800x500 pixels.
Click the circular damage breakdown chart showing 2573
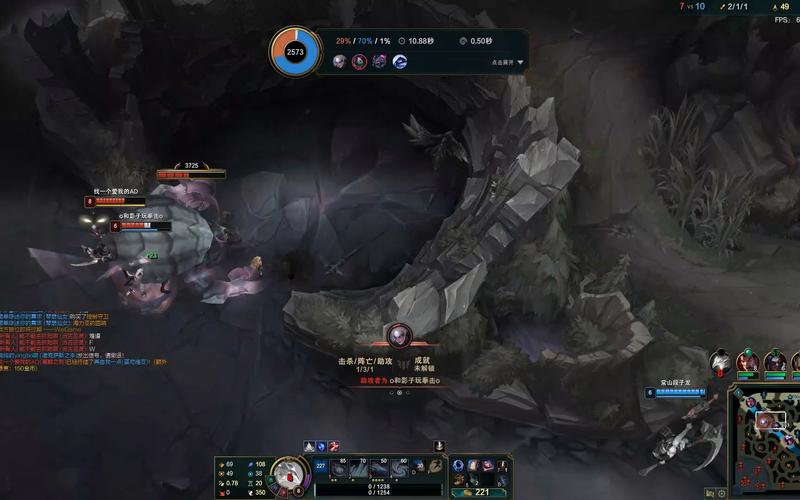[x=295, y=51]
